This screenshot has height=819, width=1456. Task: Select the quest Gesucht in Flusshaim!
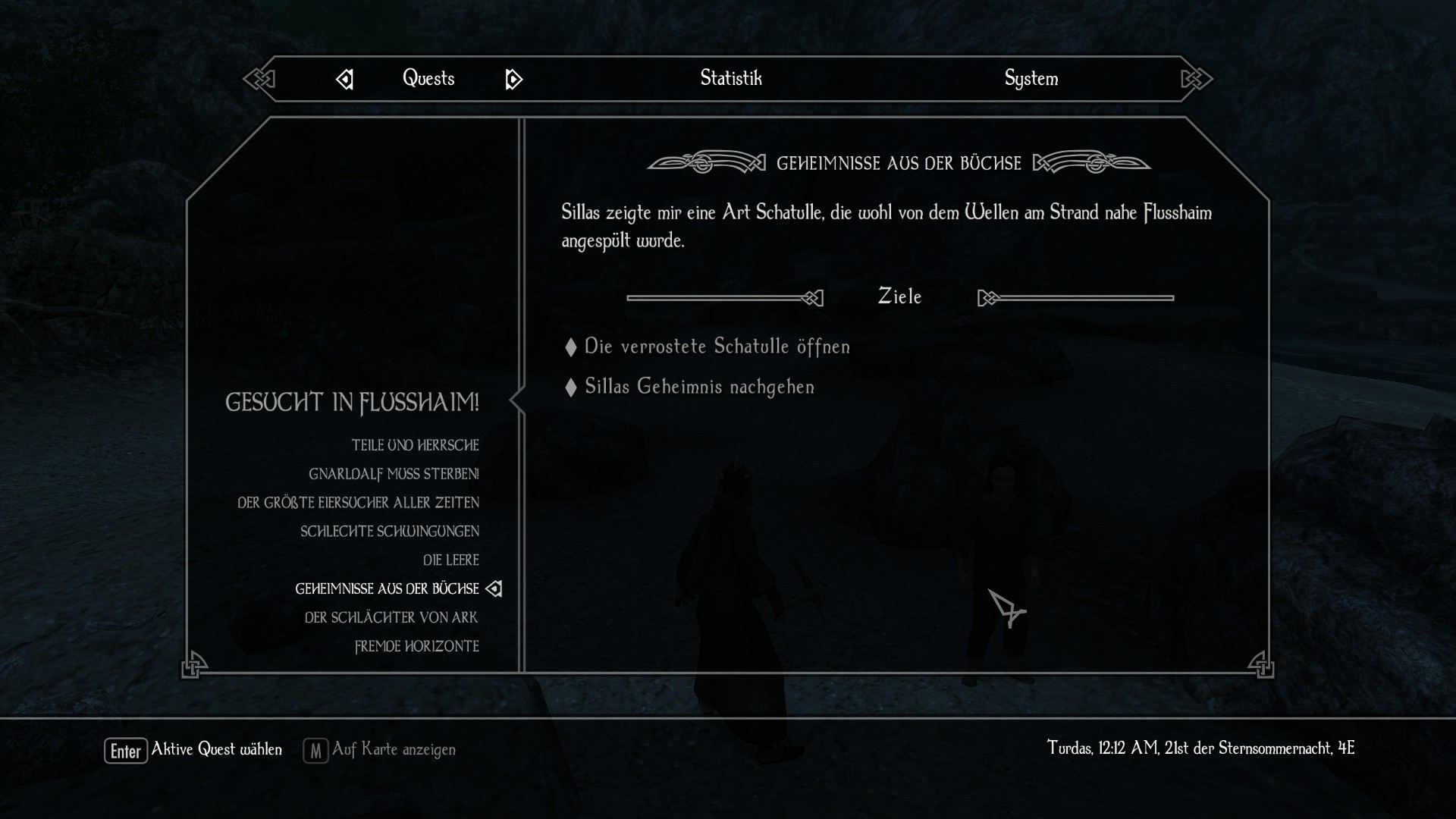coord(352,402)
